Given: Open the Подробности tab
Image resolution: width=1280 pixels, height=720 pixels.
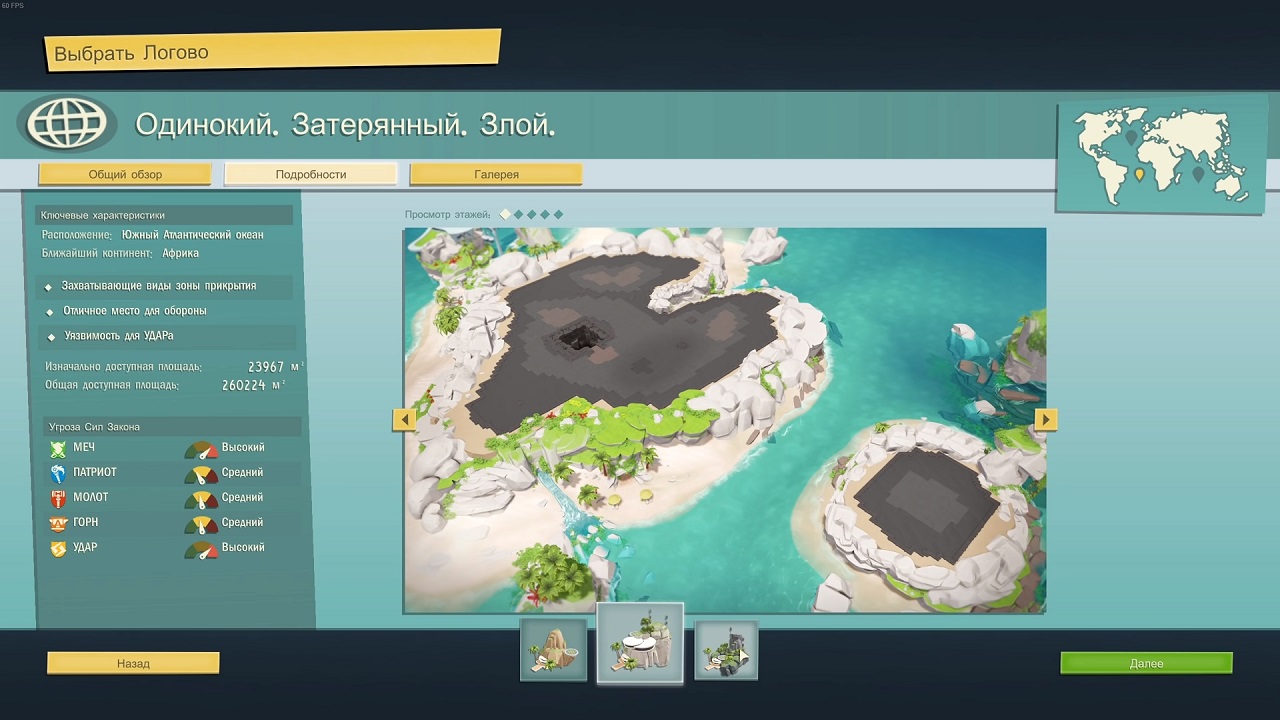Looking at the screenshot, I should (311, 174).
